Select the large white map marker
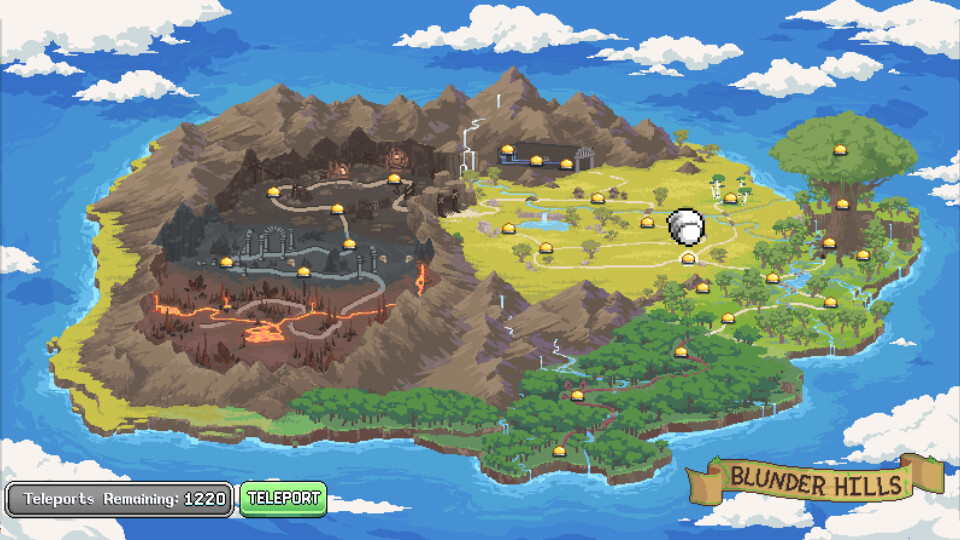960x540 pixels. (x=686, y=226)
